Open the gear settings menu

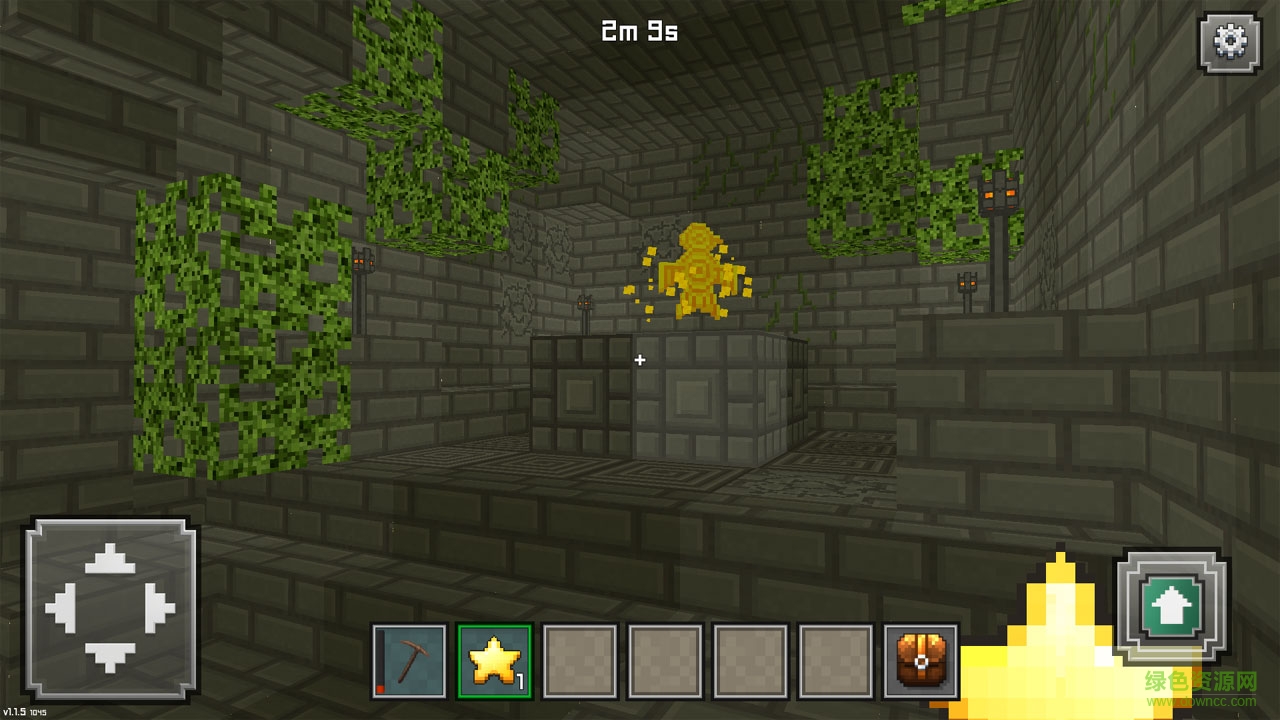(1227, 41)
